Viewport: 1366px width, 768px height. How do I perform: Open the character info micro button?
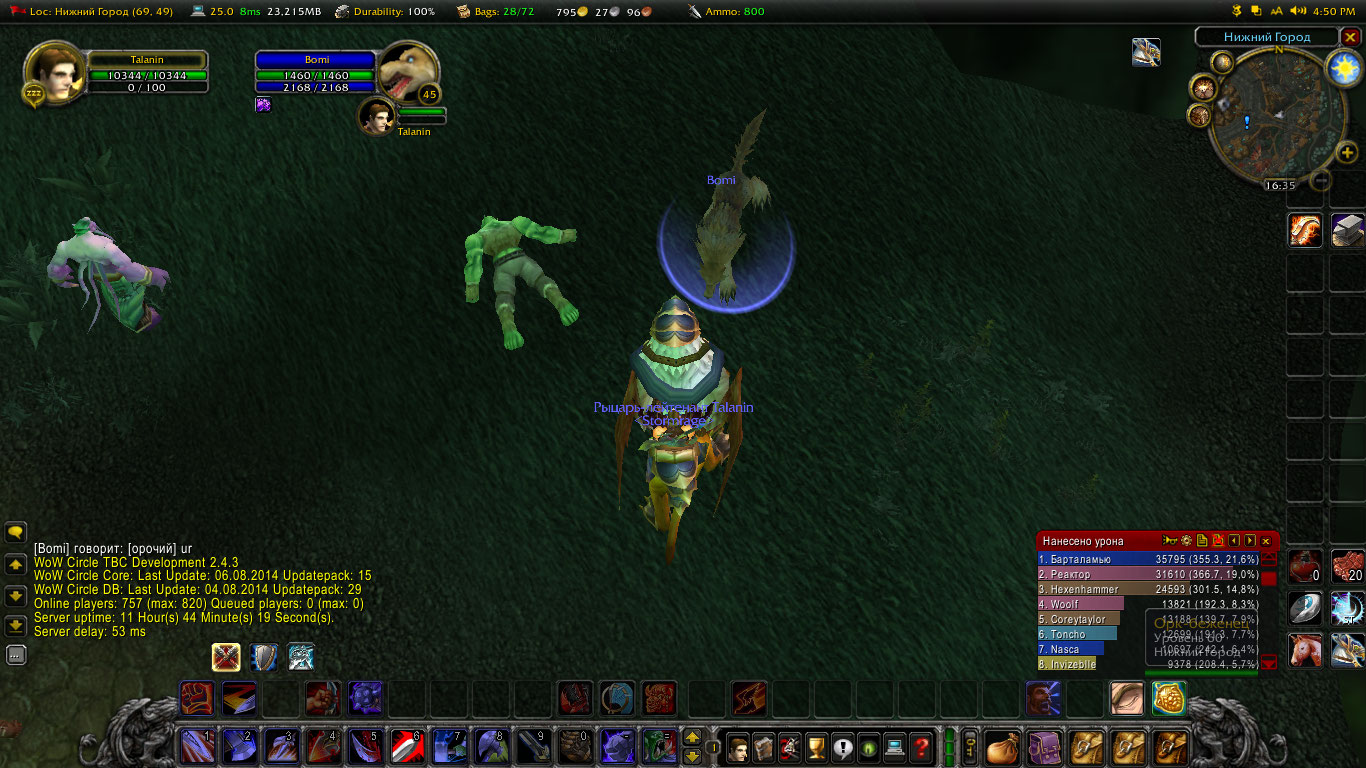738,746
